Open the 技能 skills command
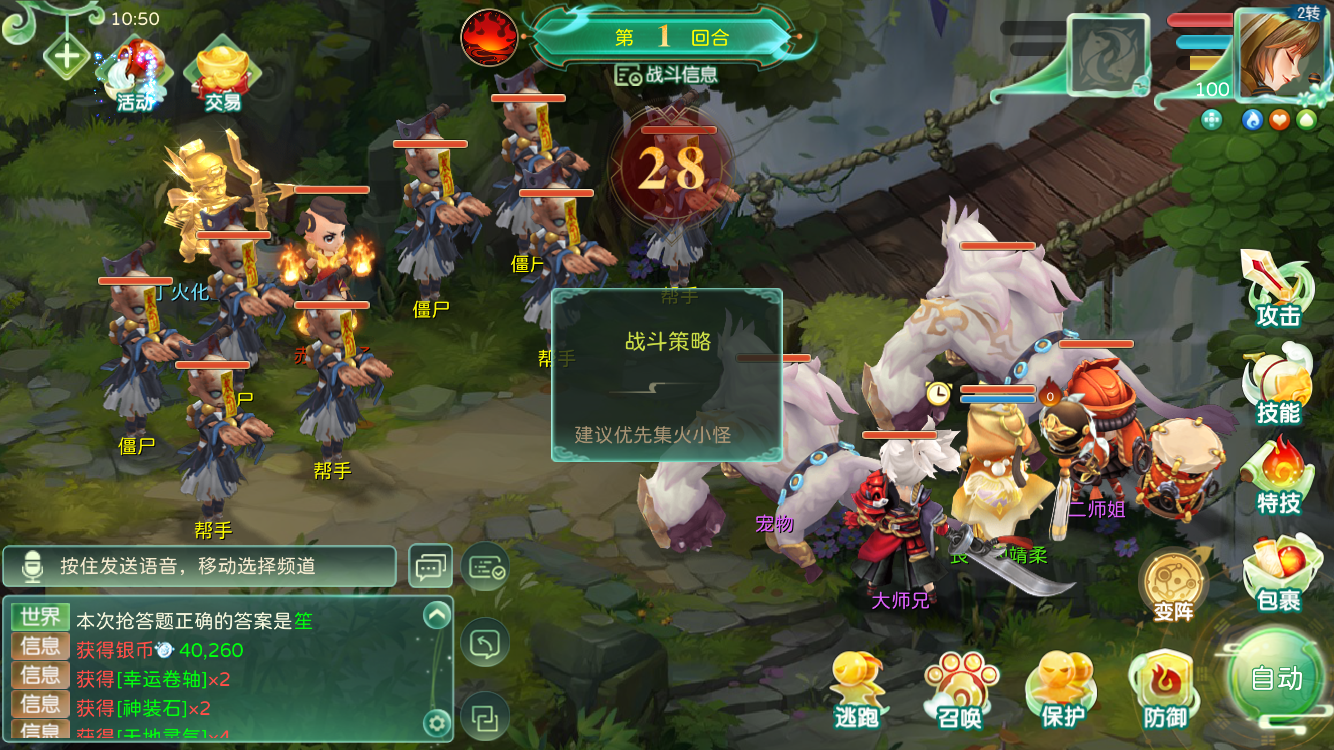The height and width of the screenshot is (750, 1334). pos(1278,385)
